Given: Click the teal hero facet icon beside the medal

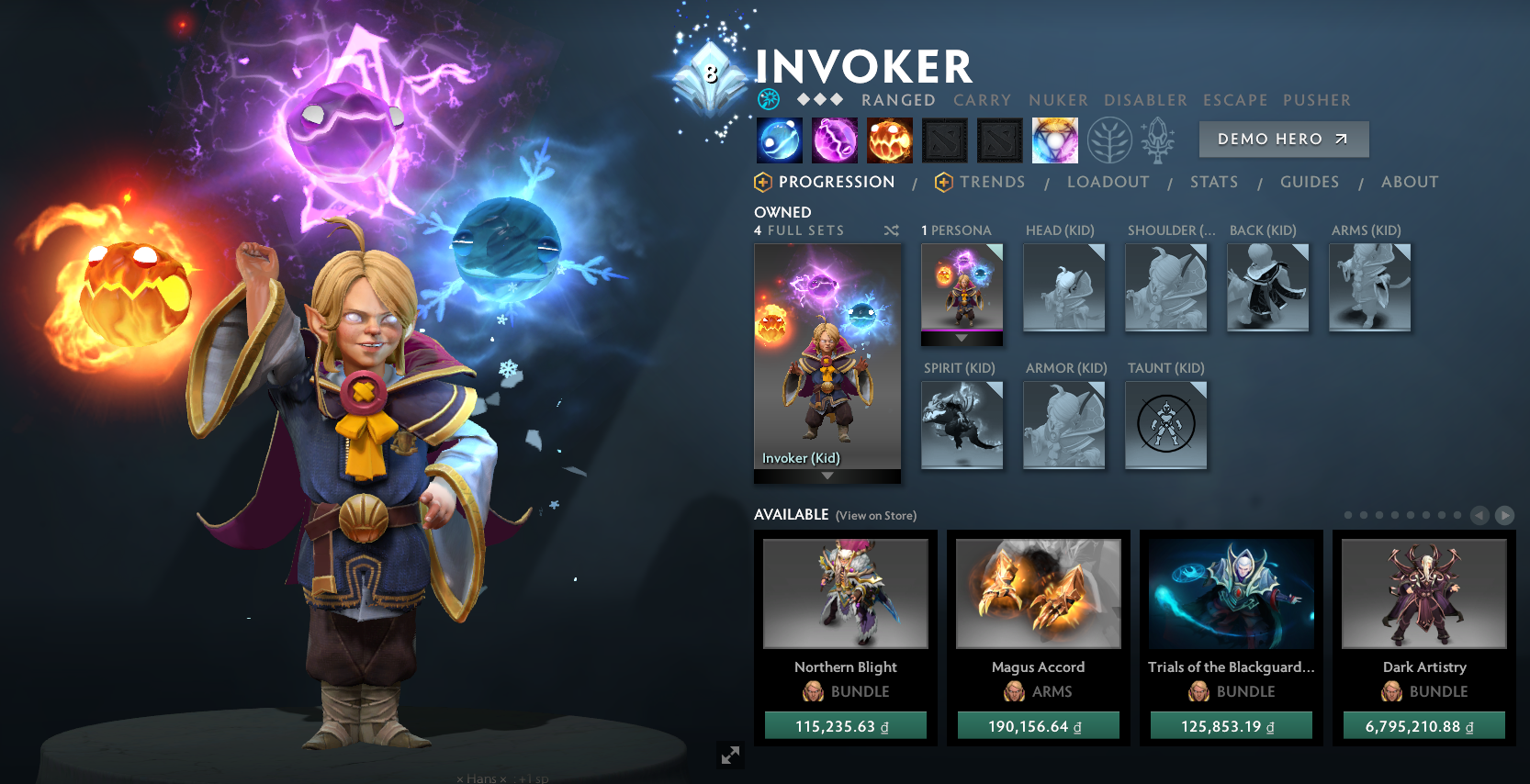Looking at the screenshot, I should (x=769, y=99).
